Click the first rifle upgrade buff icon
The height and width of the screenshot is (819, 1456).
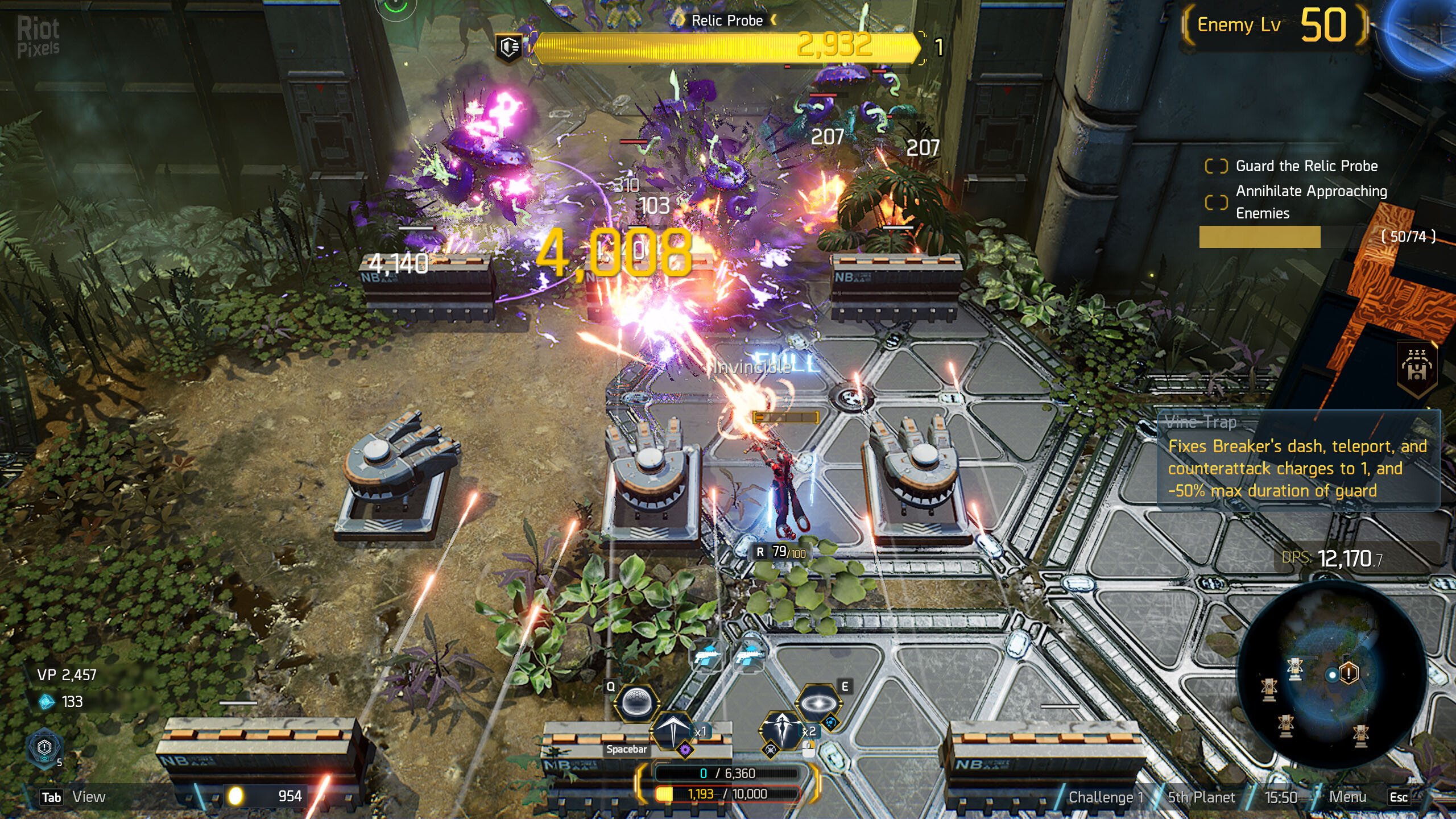(707, 656)
